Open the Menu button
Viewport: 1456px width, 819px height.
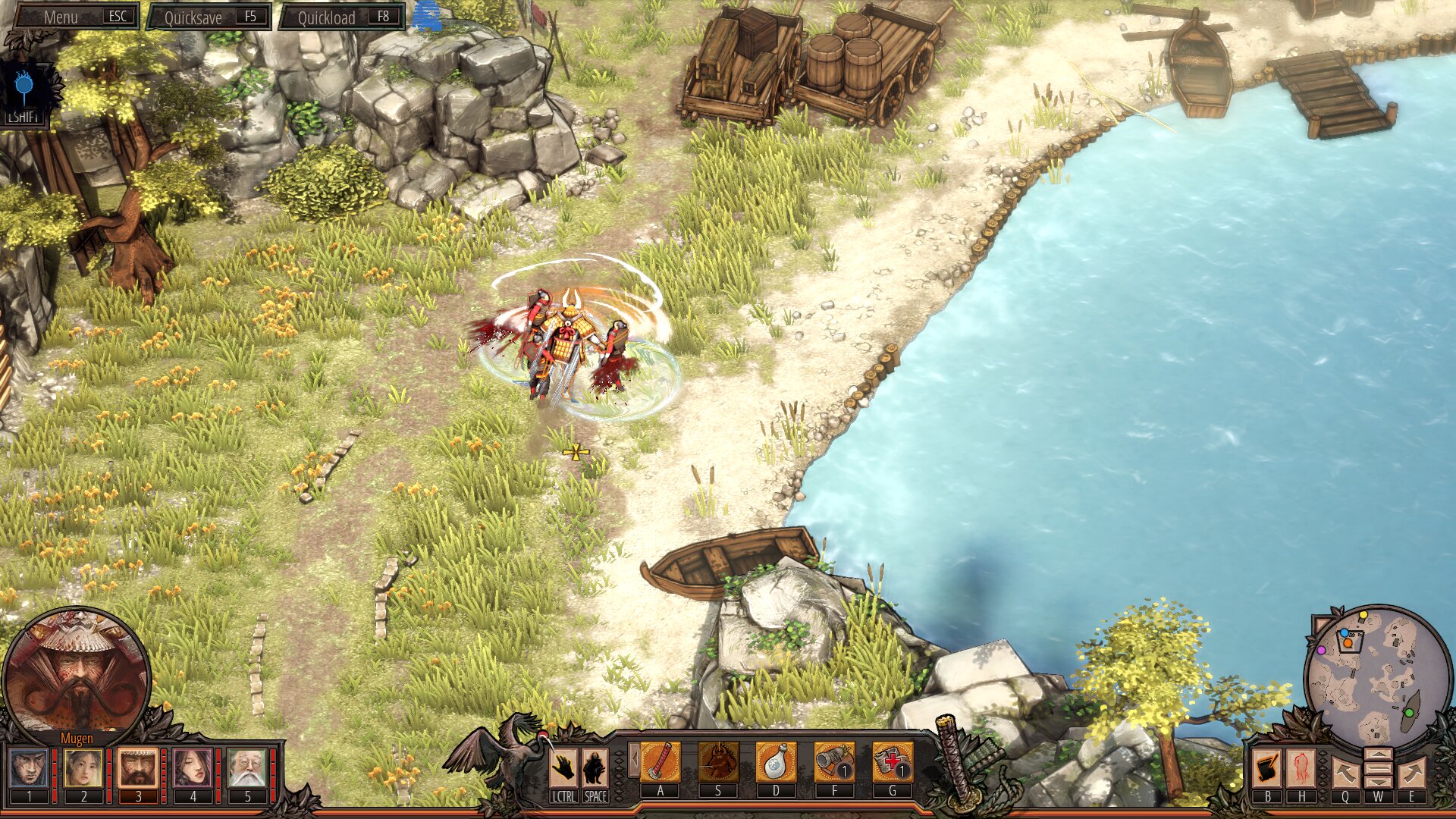74,17
